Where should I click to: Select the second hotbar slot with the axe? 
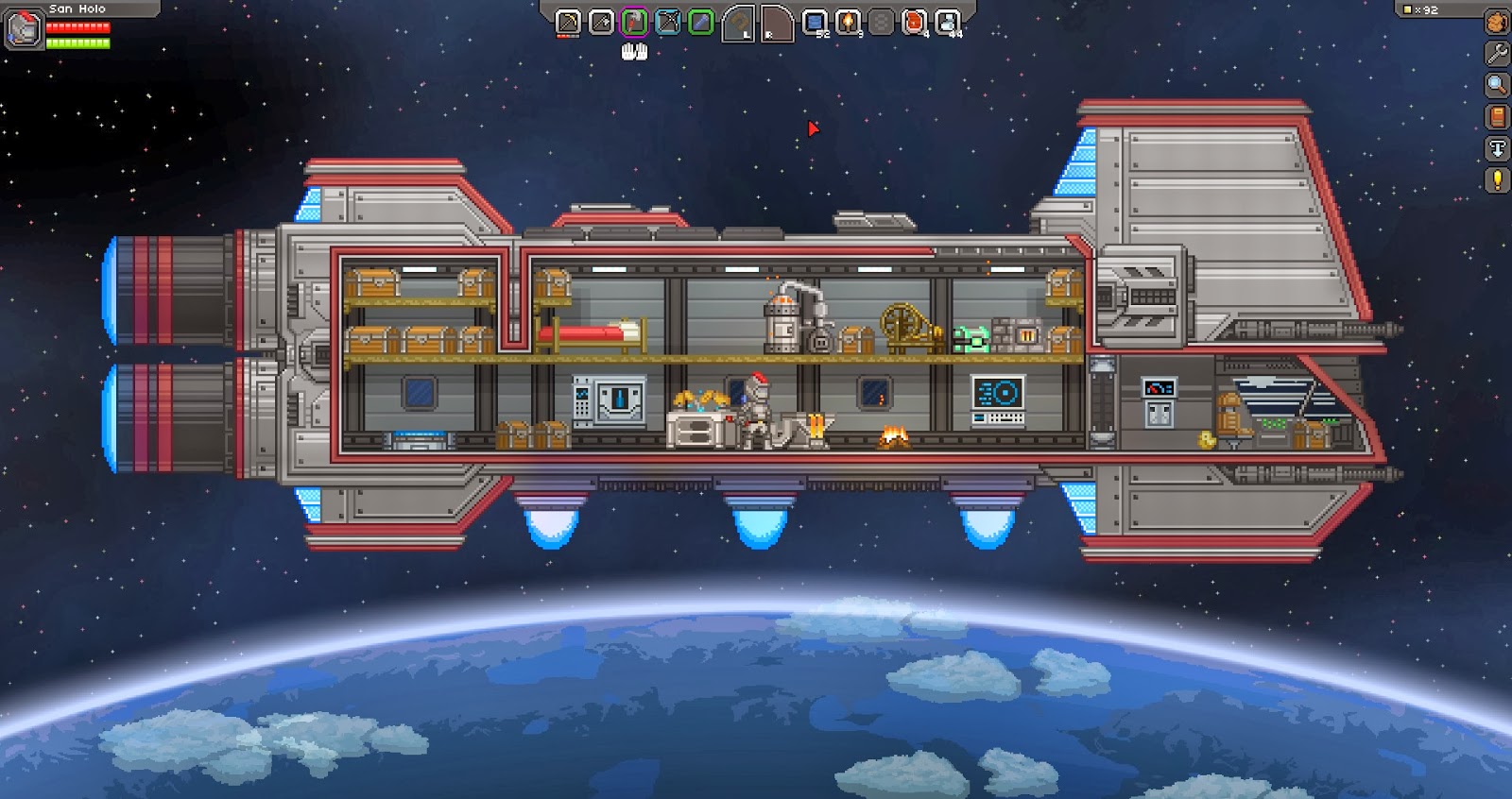click(x=601, y=22)
